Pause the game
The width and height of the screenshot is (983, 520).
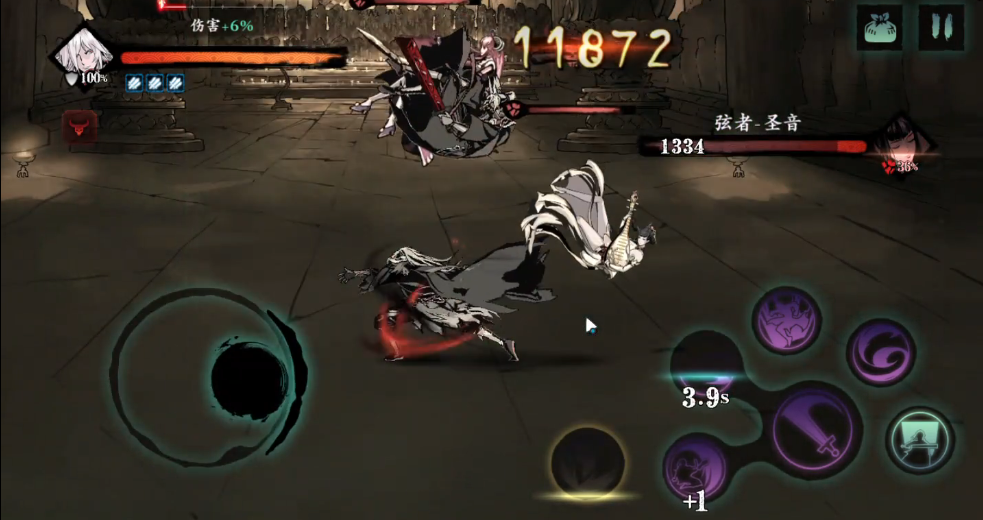(941, 28)
